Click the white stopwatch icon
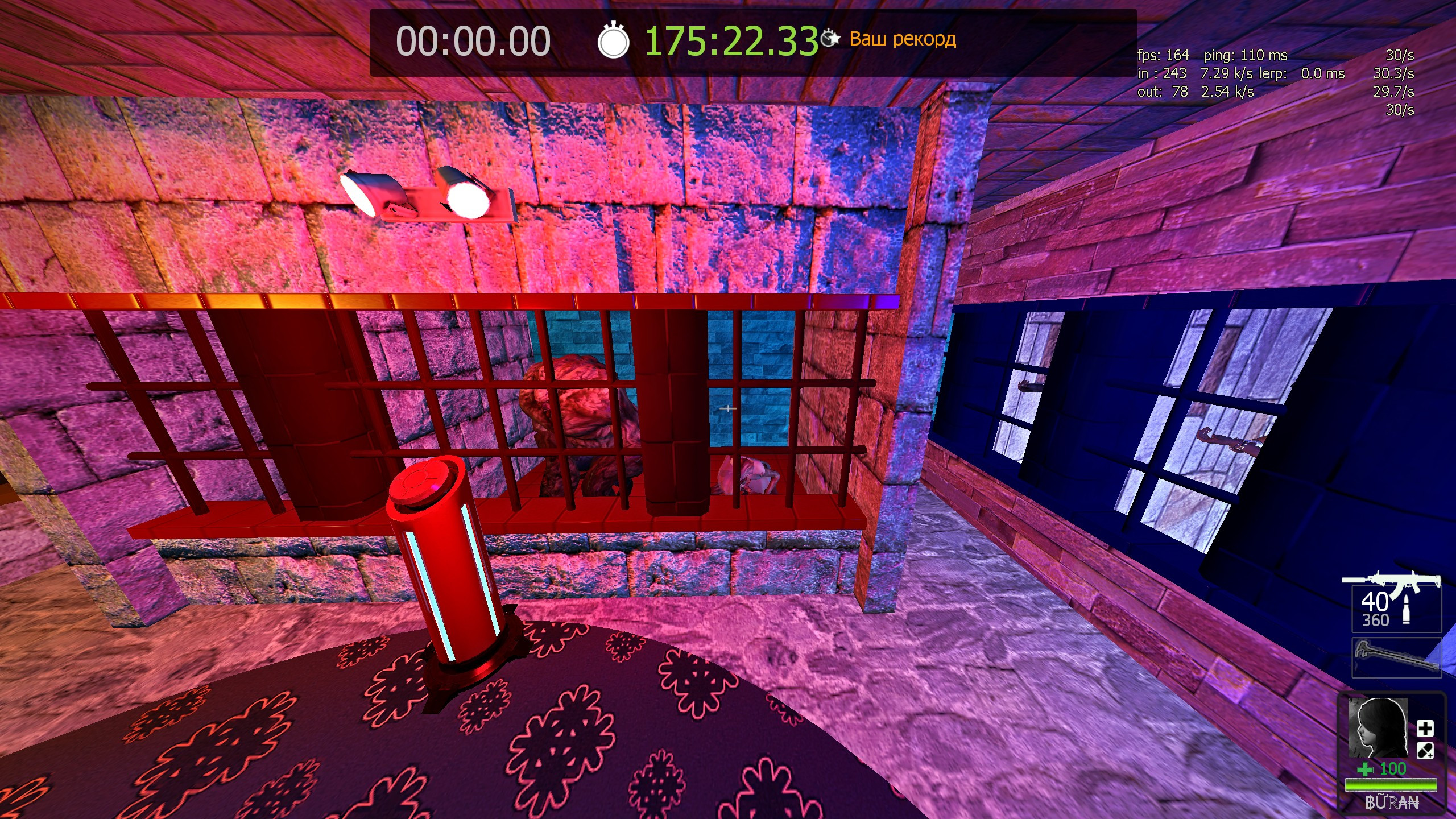Viewport: 1456px width, 819px height. click(613, 41)
